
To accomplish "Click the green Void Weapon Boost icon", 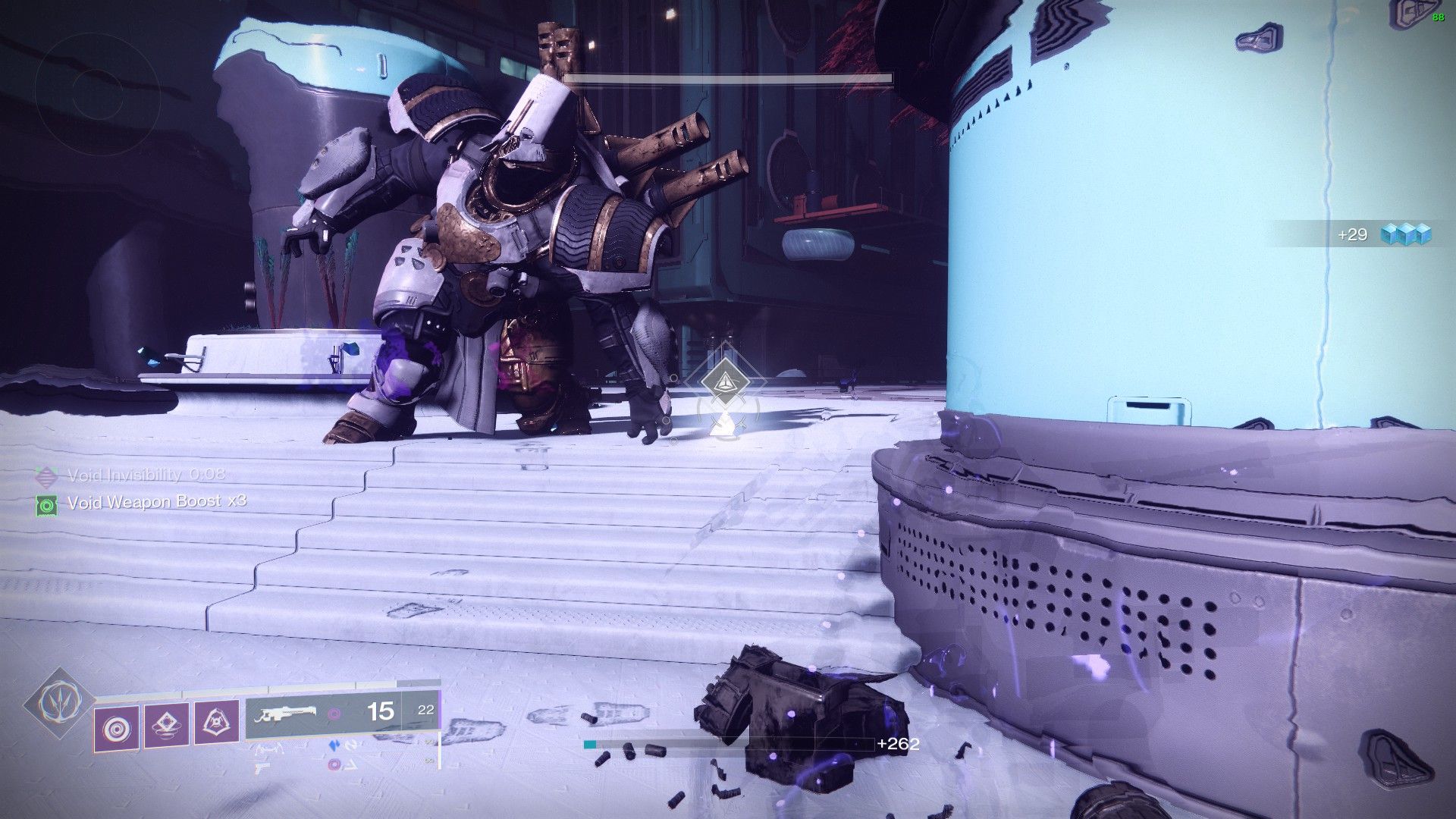I will (x=47, y=505).
